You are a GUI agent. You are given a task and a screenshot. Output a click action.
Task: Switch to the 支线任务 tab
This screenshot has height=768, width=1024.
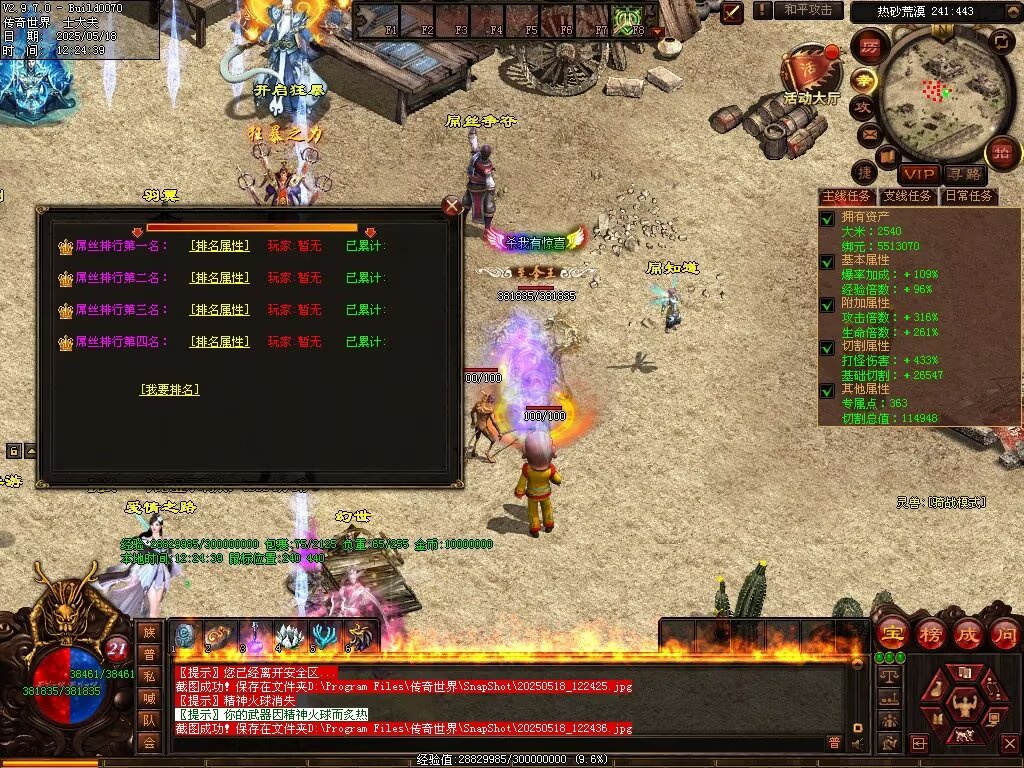tap(908, 196)
